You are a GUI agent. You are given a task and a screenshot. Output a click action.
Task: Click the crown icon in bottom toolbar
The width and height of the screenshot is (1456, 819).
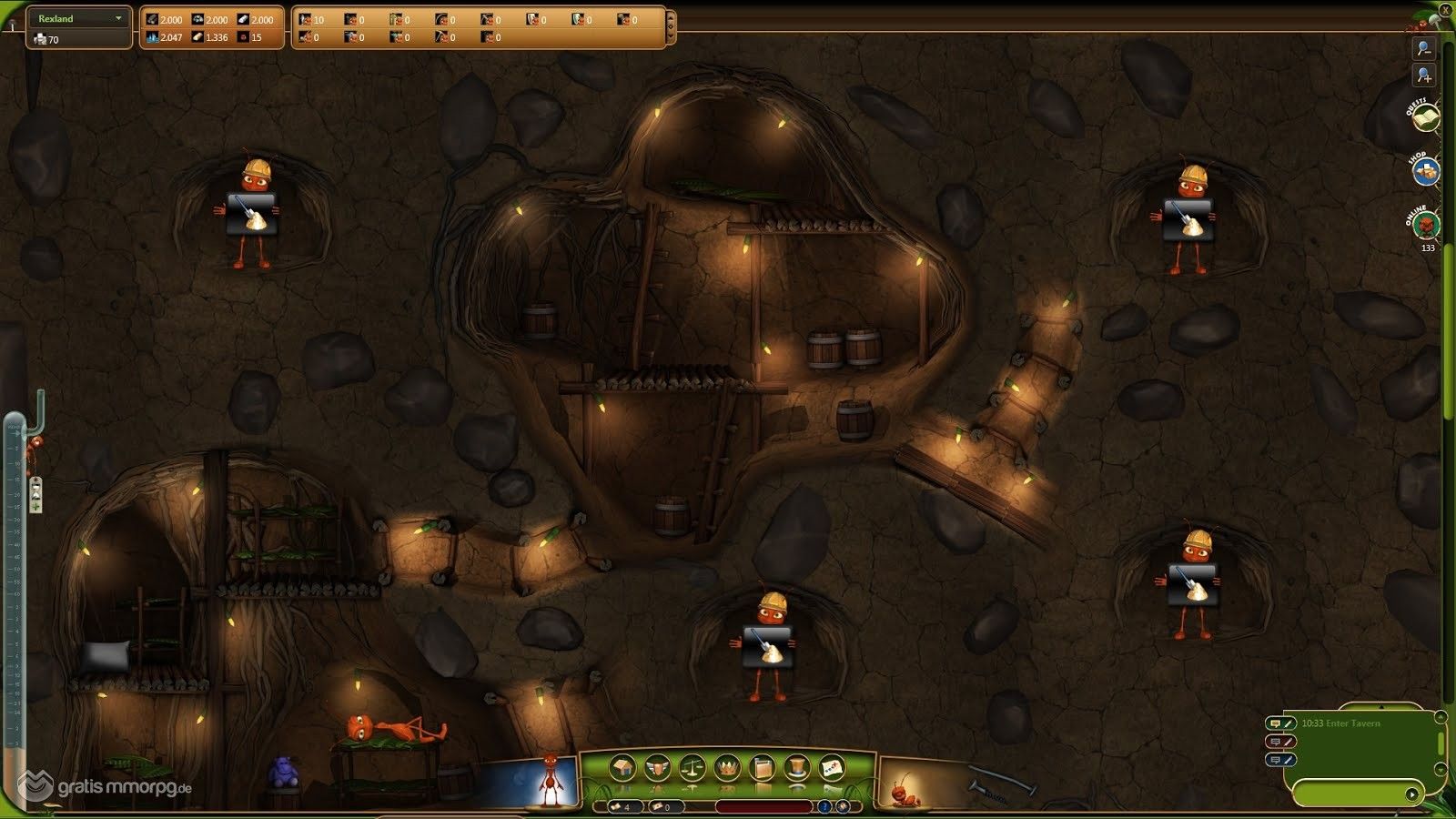[726, 769]
